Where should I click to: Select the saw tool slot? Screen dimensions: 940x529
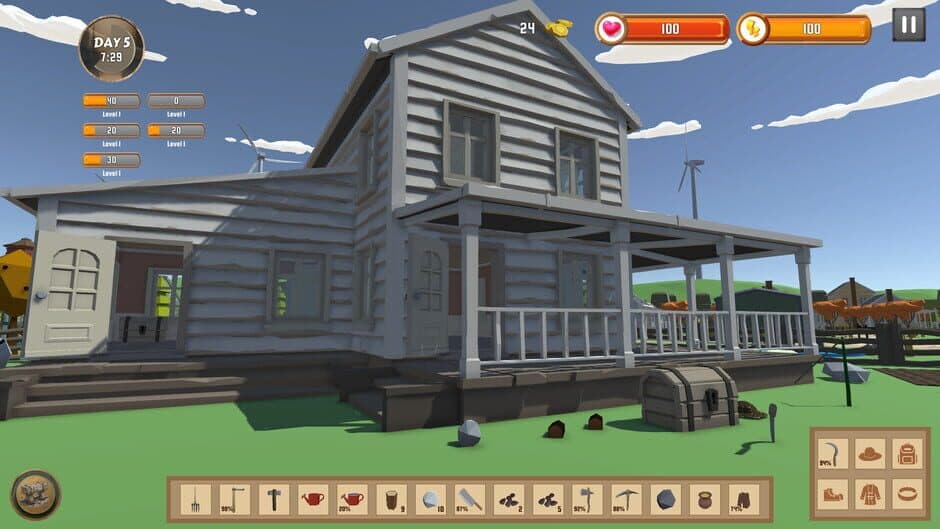[469, 498]
